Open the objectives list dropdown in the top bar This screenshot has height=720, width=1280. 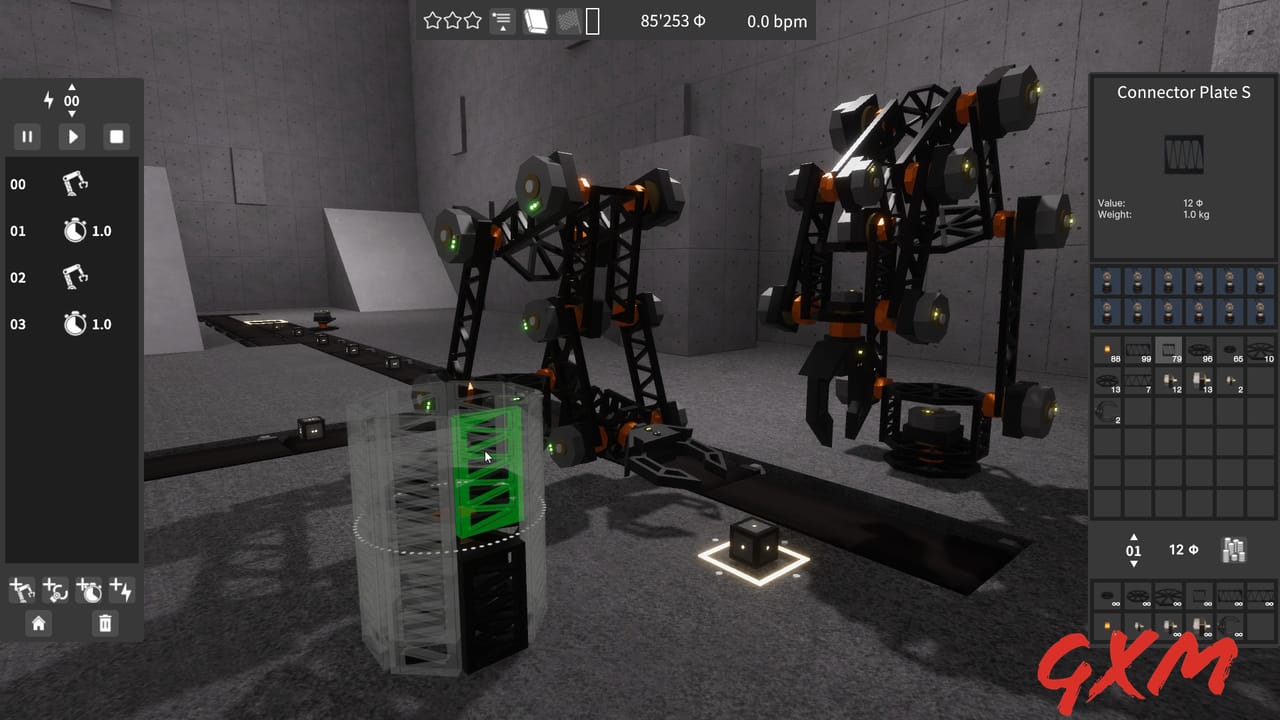coord(502,20)
